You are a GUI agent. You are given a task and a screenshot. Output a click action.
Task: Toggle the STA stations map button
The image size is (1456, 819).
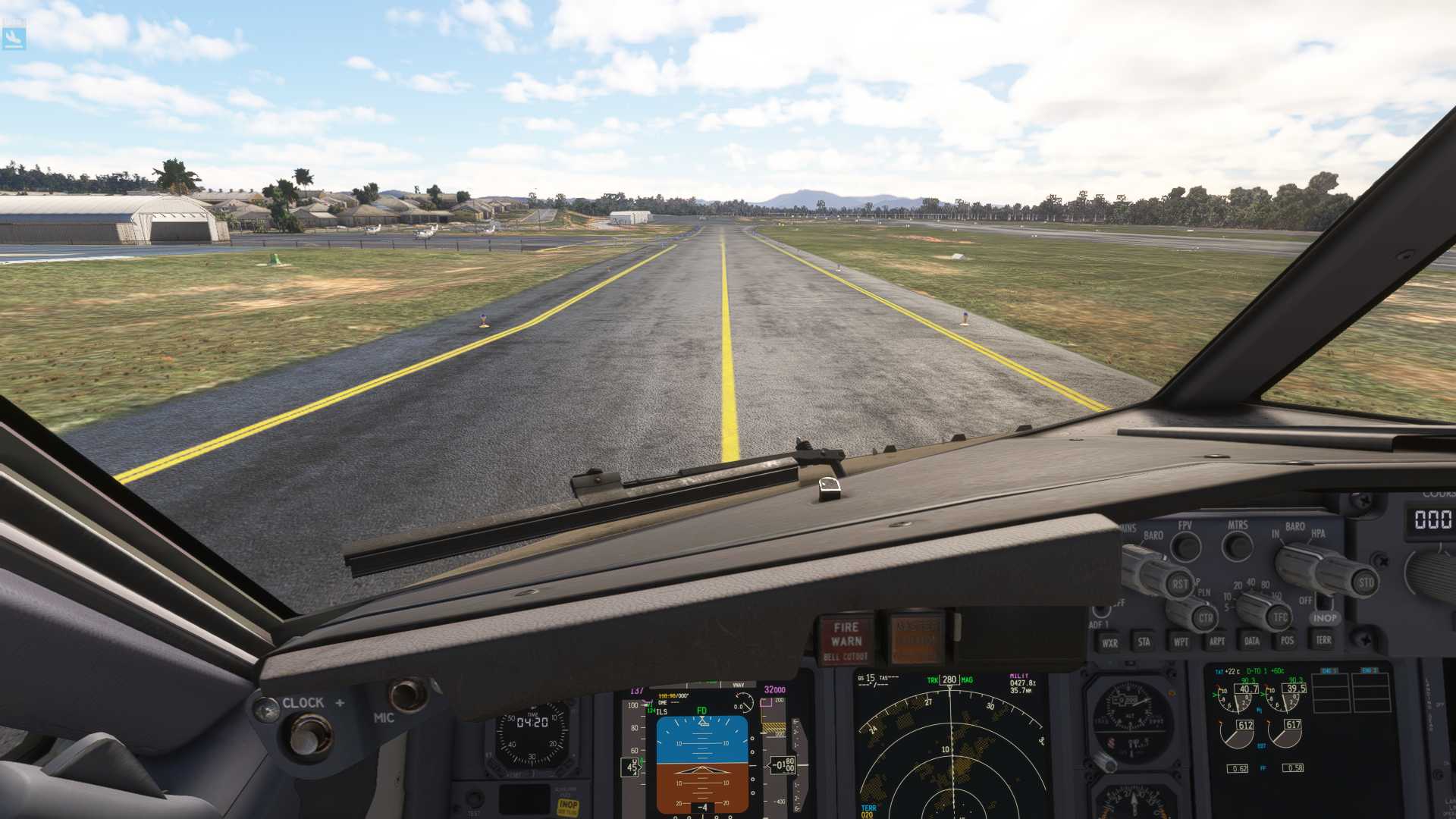pyautogui.click(x=1144, y=642)
